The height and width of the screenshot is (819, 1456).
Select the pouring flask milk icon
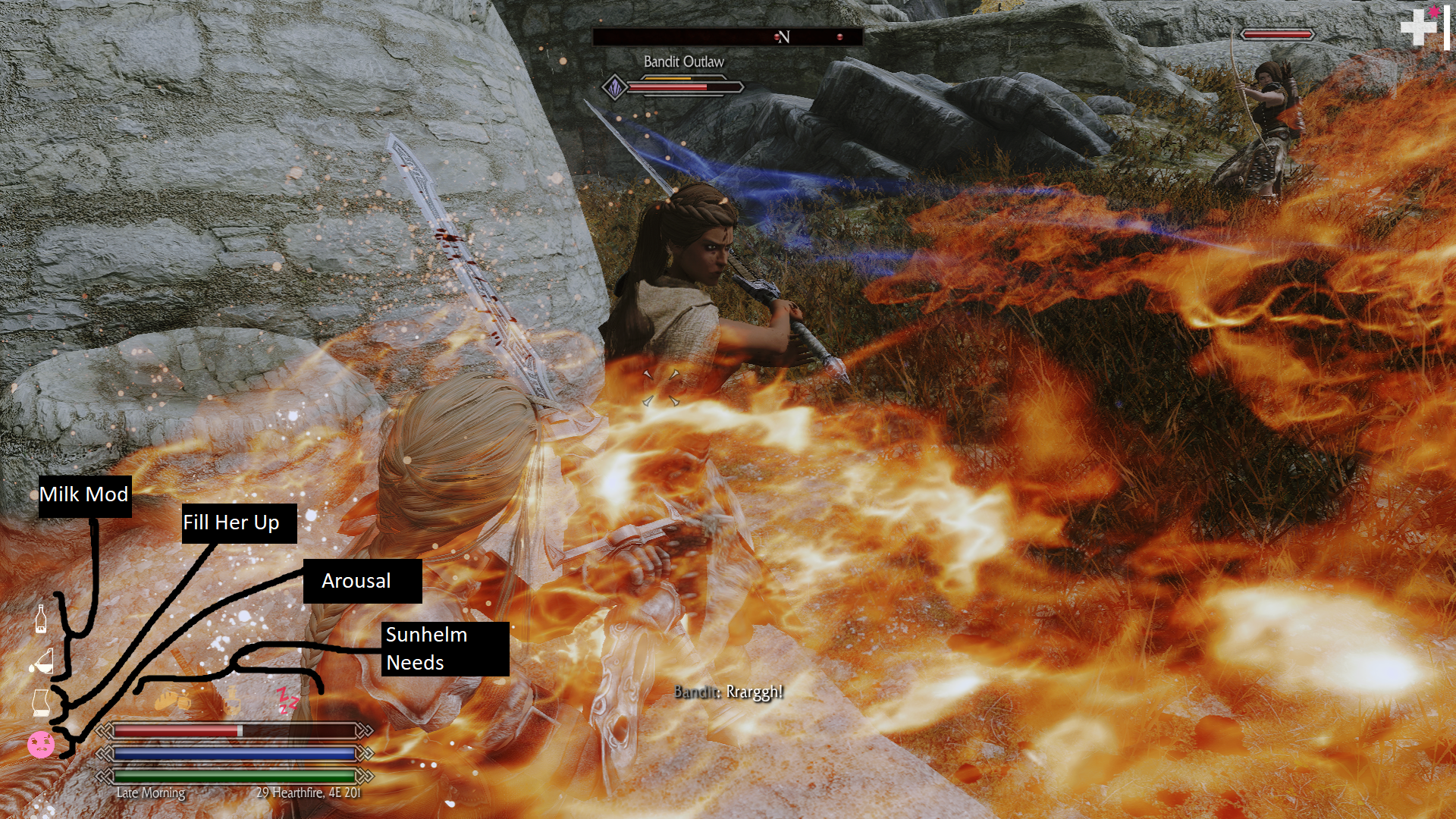pos(42,662)
